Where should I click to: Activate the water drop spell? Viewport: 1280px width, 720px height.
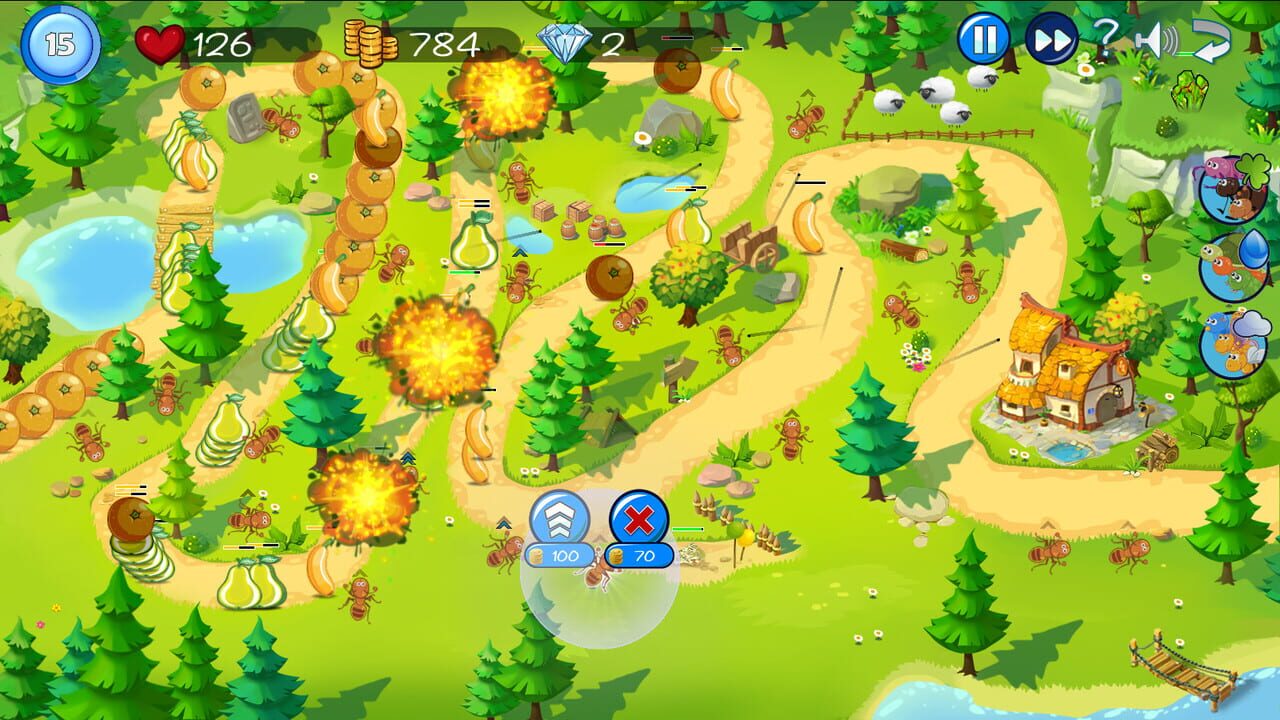[x=1253, y=250]
